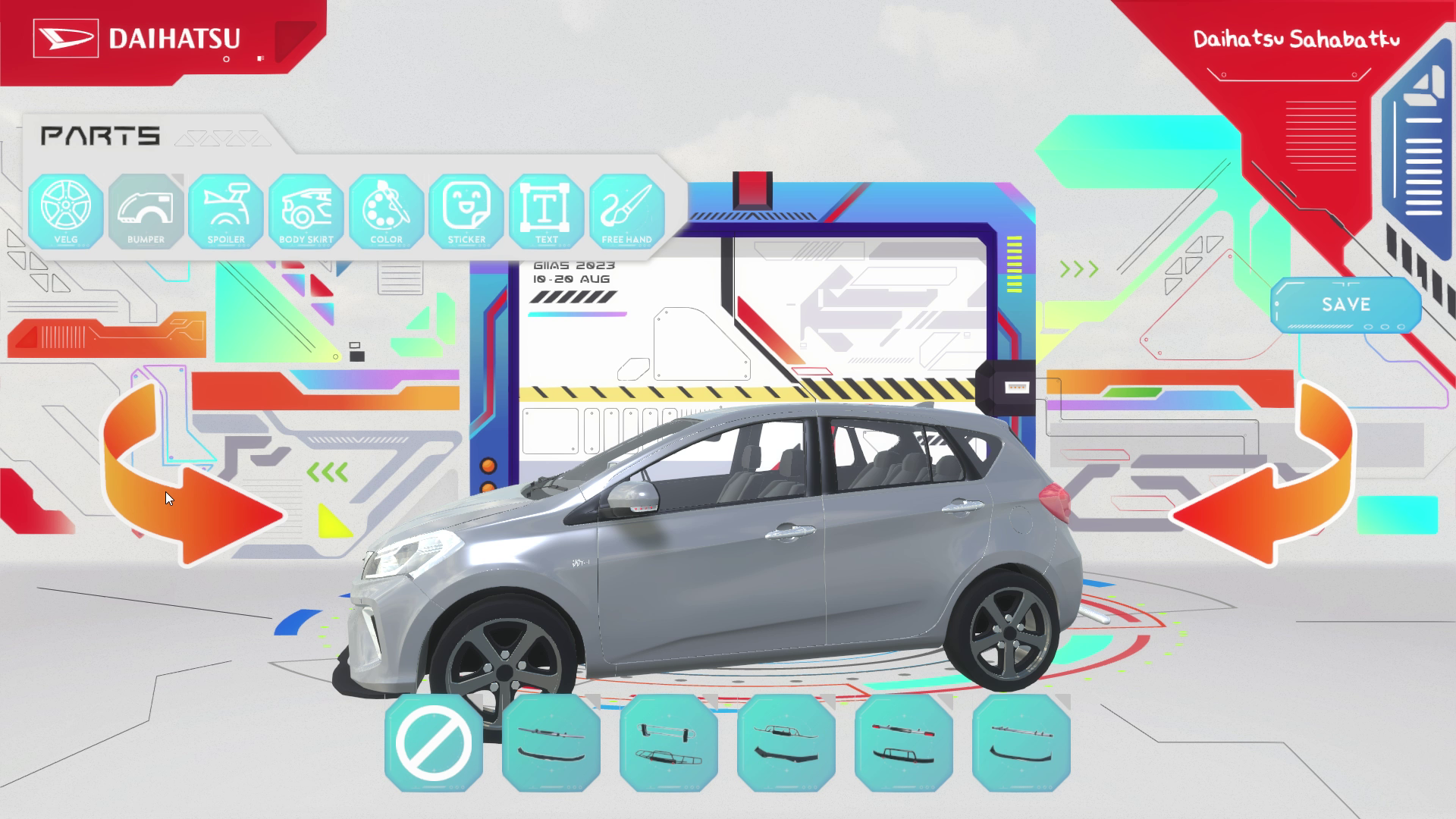Choose the Color palette option
Screen dimensions: 1456x819
tap(387, 211)
